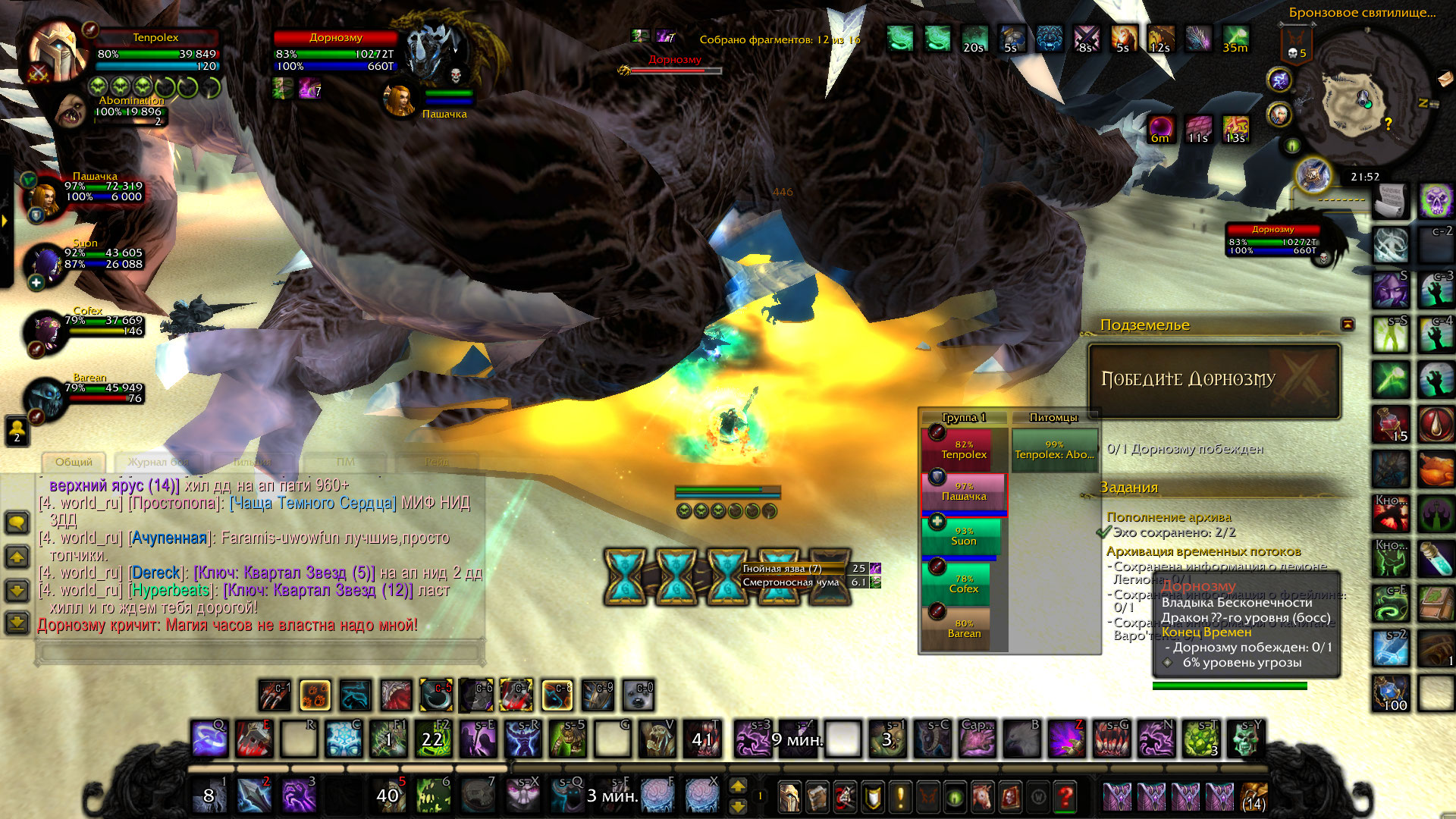Select Пашачка in the group frame
The image size is (1456, 819).
[964, 494]
